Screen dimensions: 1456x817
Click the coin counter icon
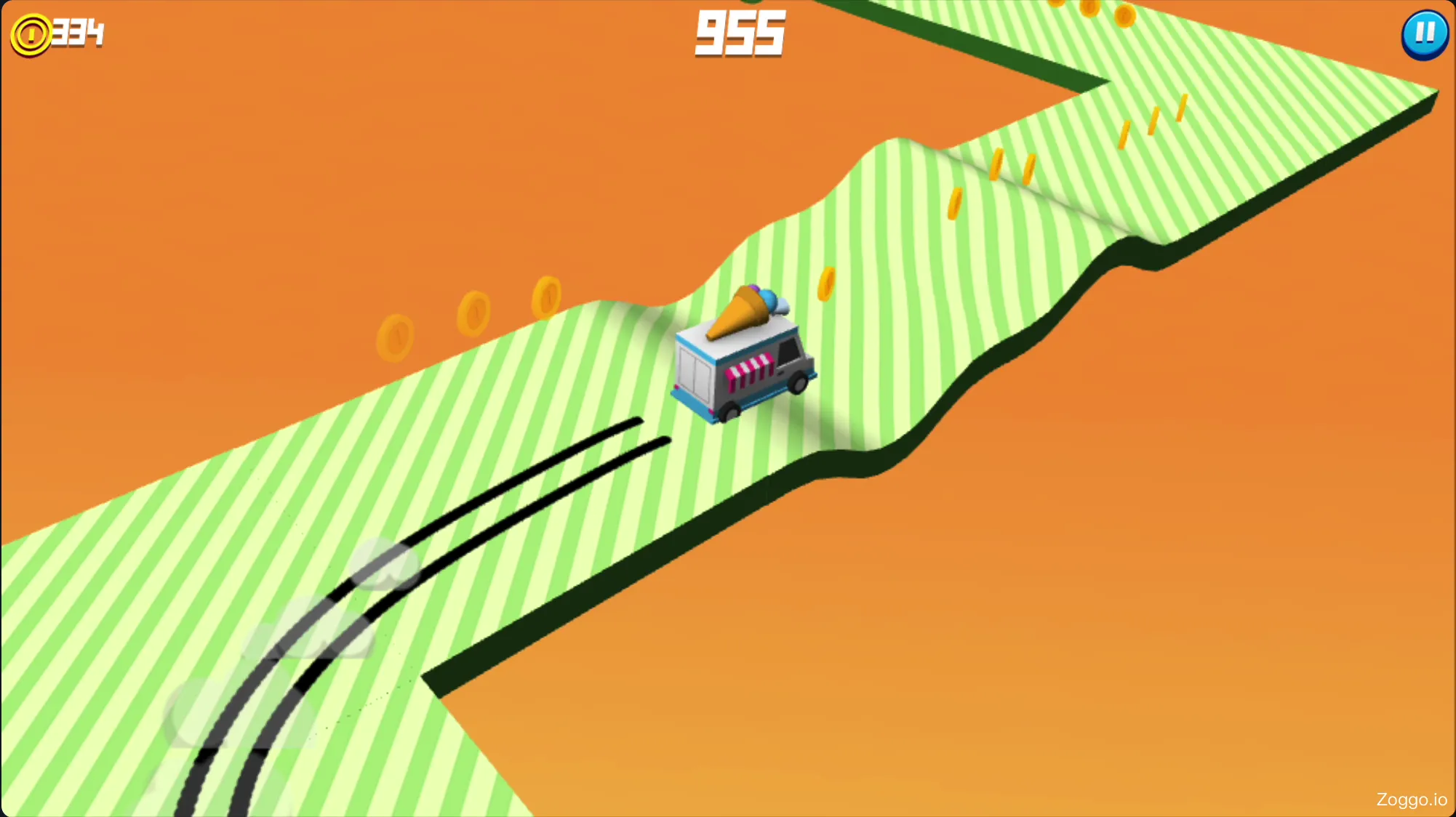[31, 33]
